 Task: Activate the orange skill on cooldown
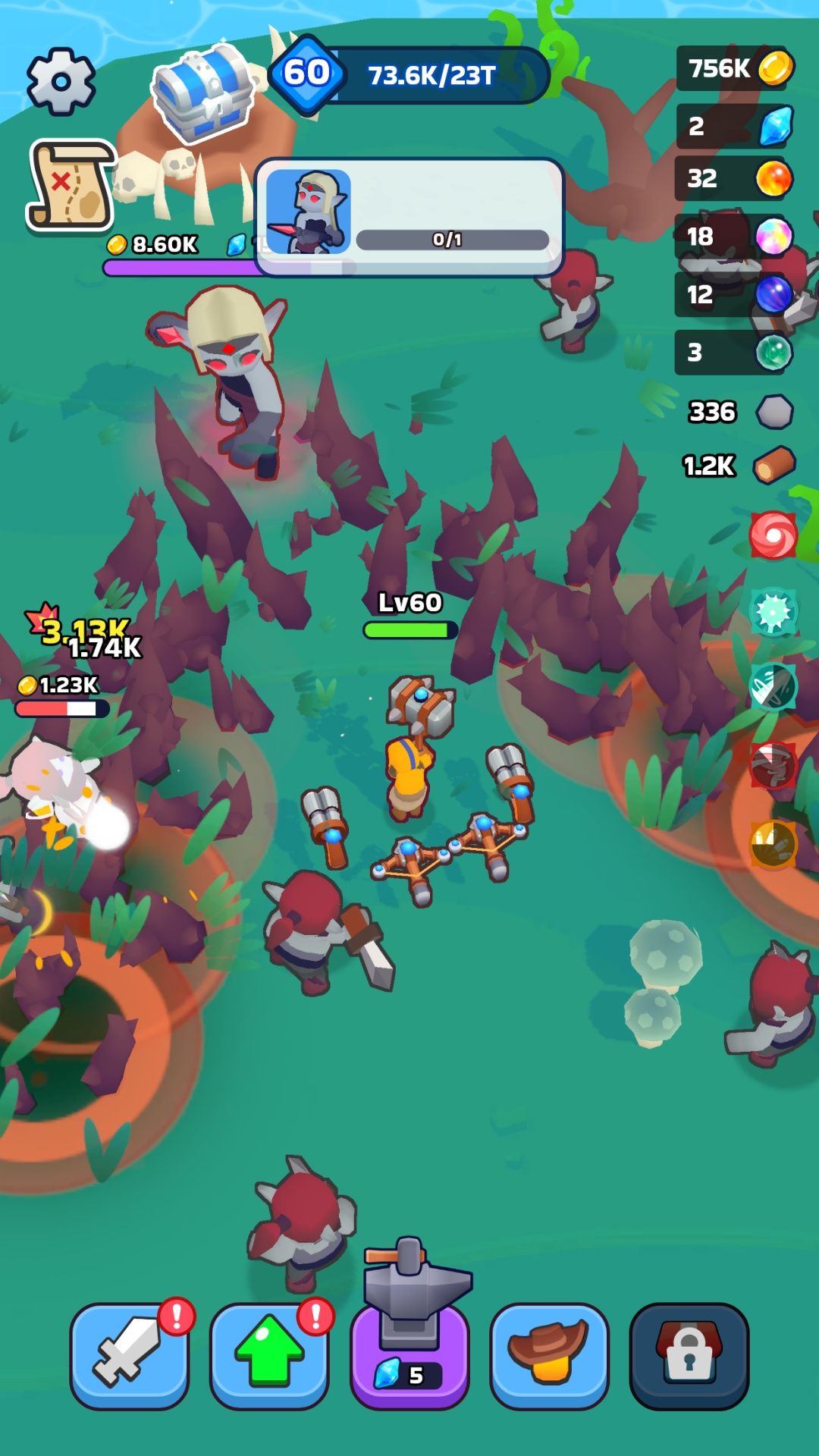click(x=773, y=843)
